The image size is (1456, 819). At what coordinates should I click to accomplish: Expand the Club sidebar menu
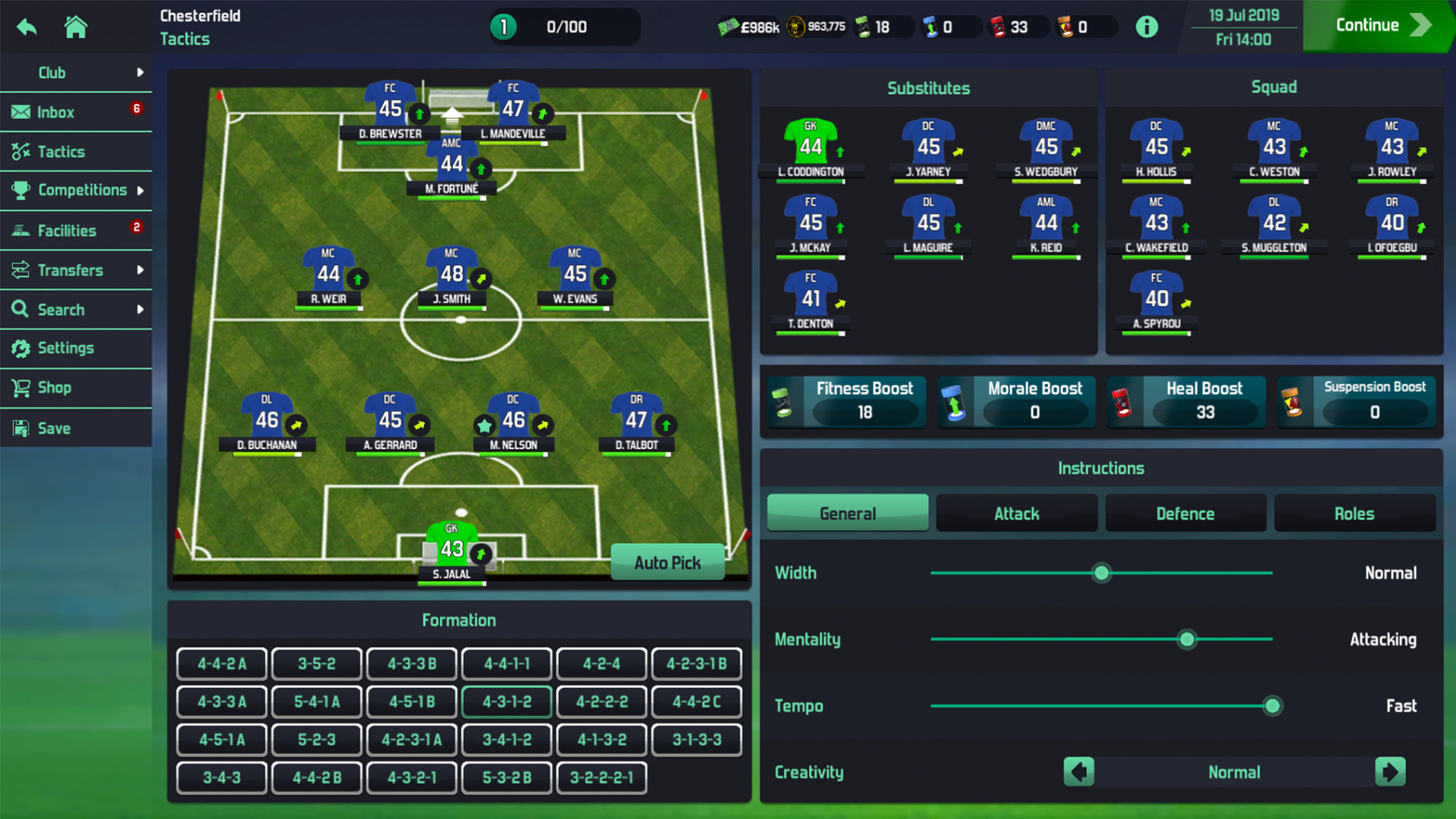point(52,72)
